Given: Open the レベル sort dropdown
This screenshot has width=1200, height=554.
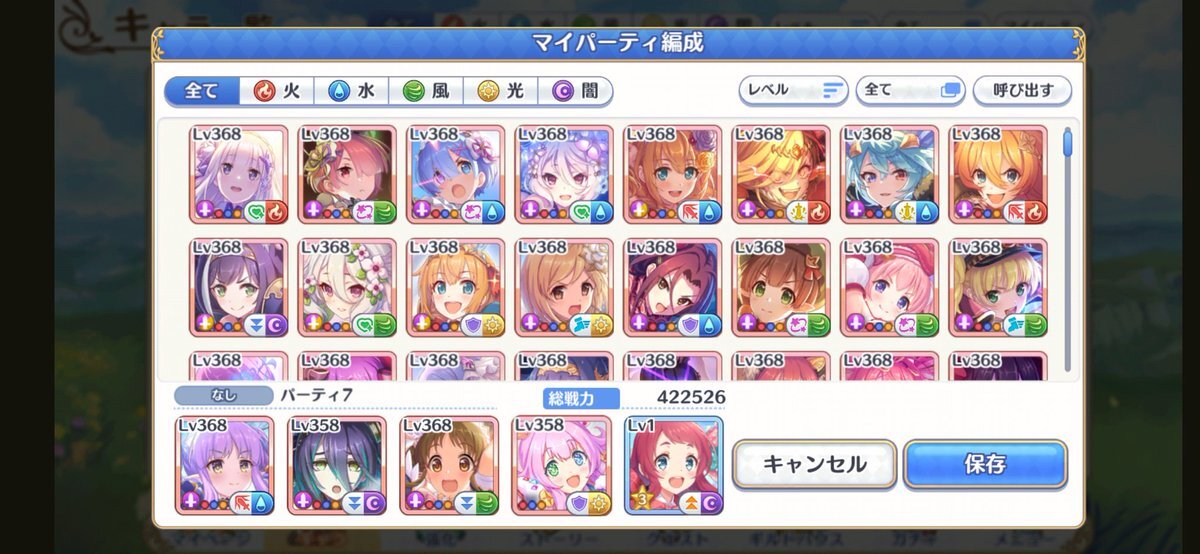Looking at the screenshot, I should click(x=793, y=90).
